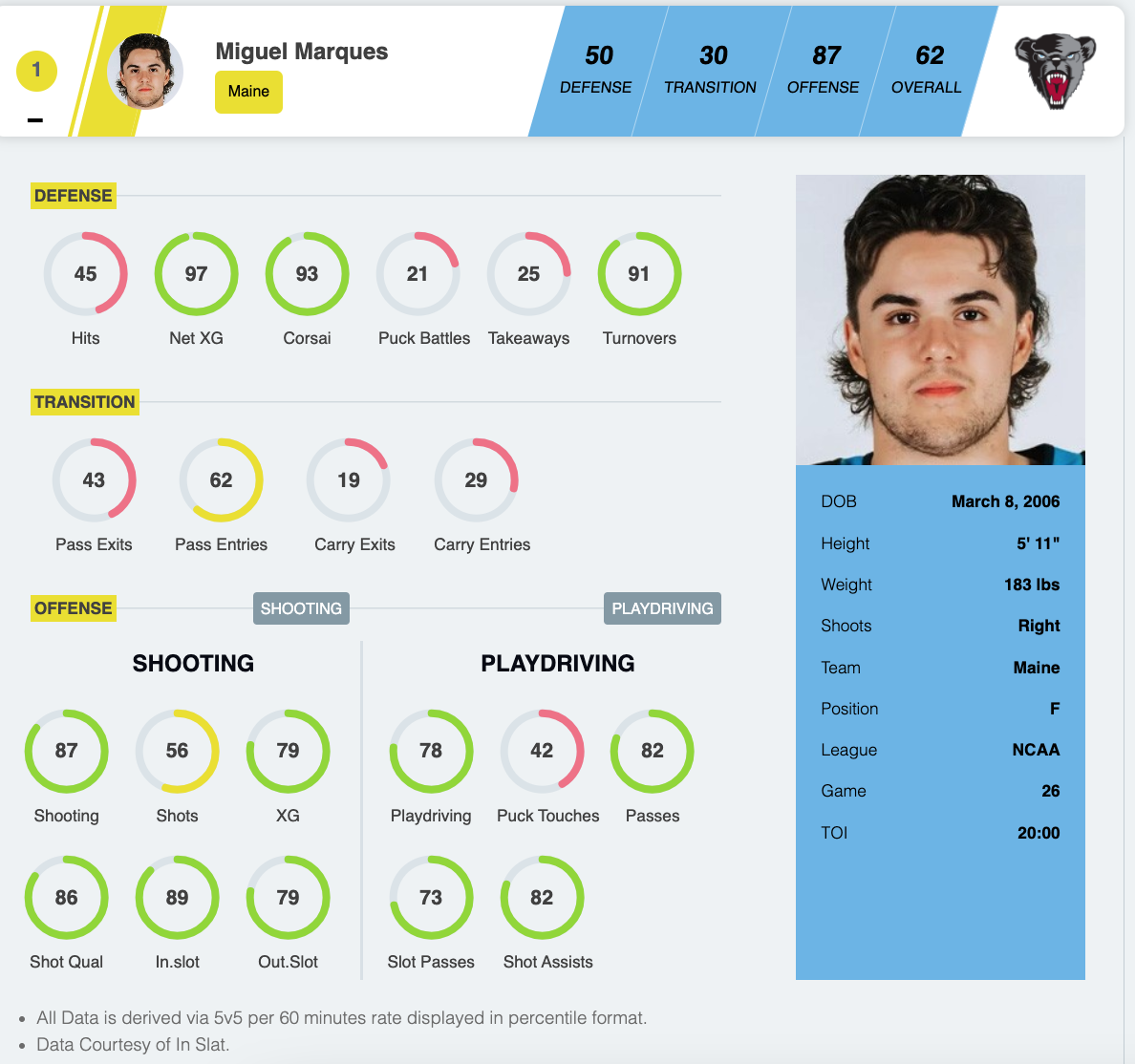Click the Maine black bear team logo
1135x1064 pixels.
1055,71
